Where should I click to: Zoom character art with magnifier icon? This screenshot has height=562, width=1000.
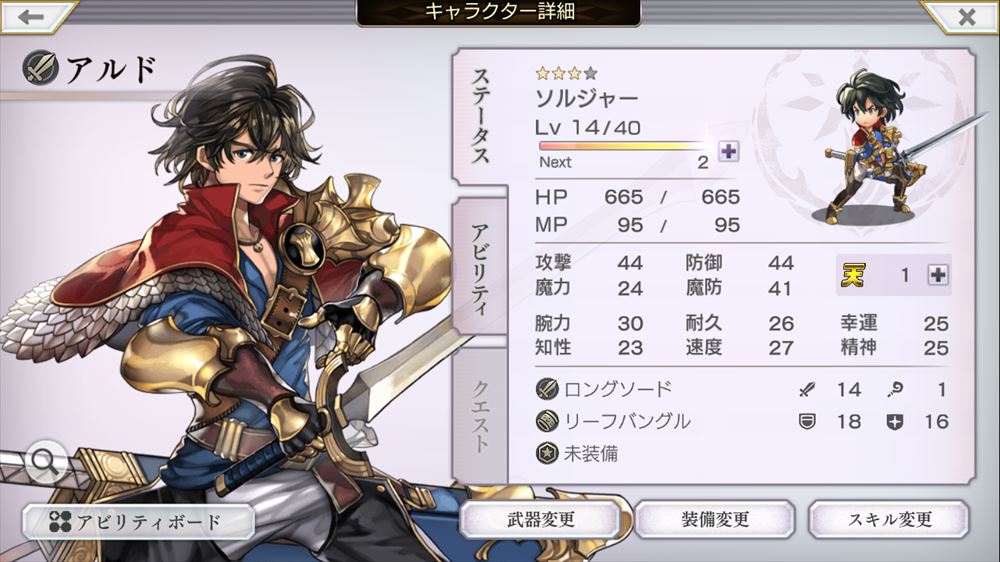coord(46,461)
